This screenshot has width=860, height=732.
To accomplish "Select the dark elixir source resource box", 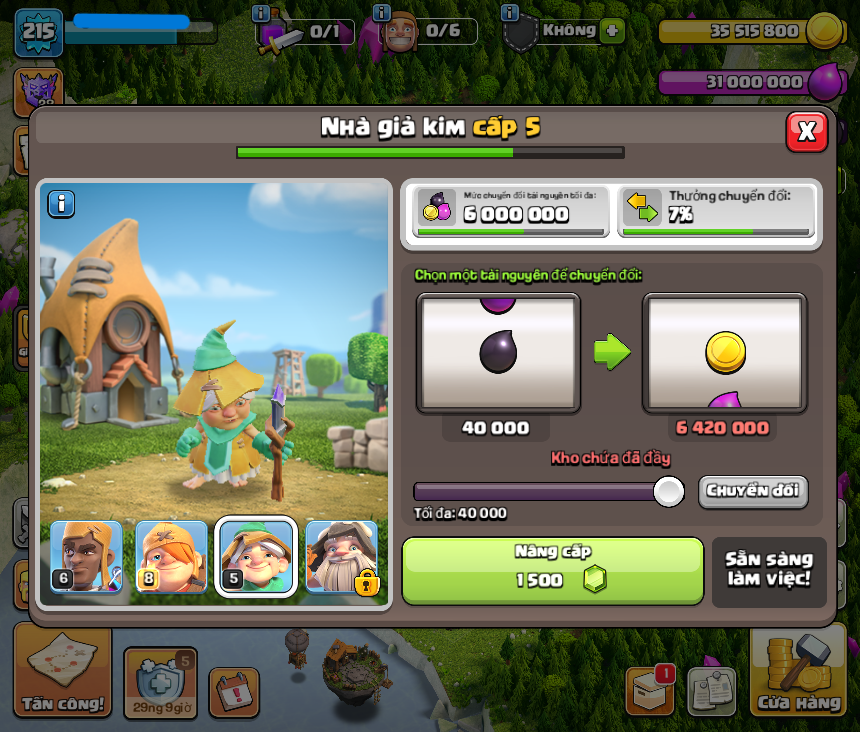I will (x=498, y=353).
